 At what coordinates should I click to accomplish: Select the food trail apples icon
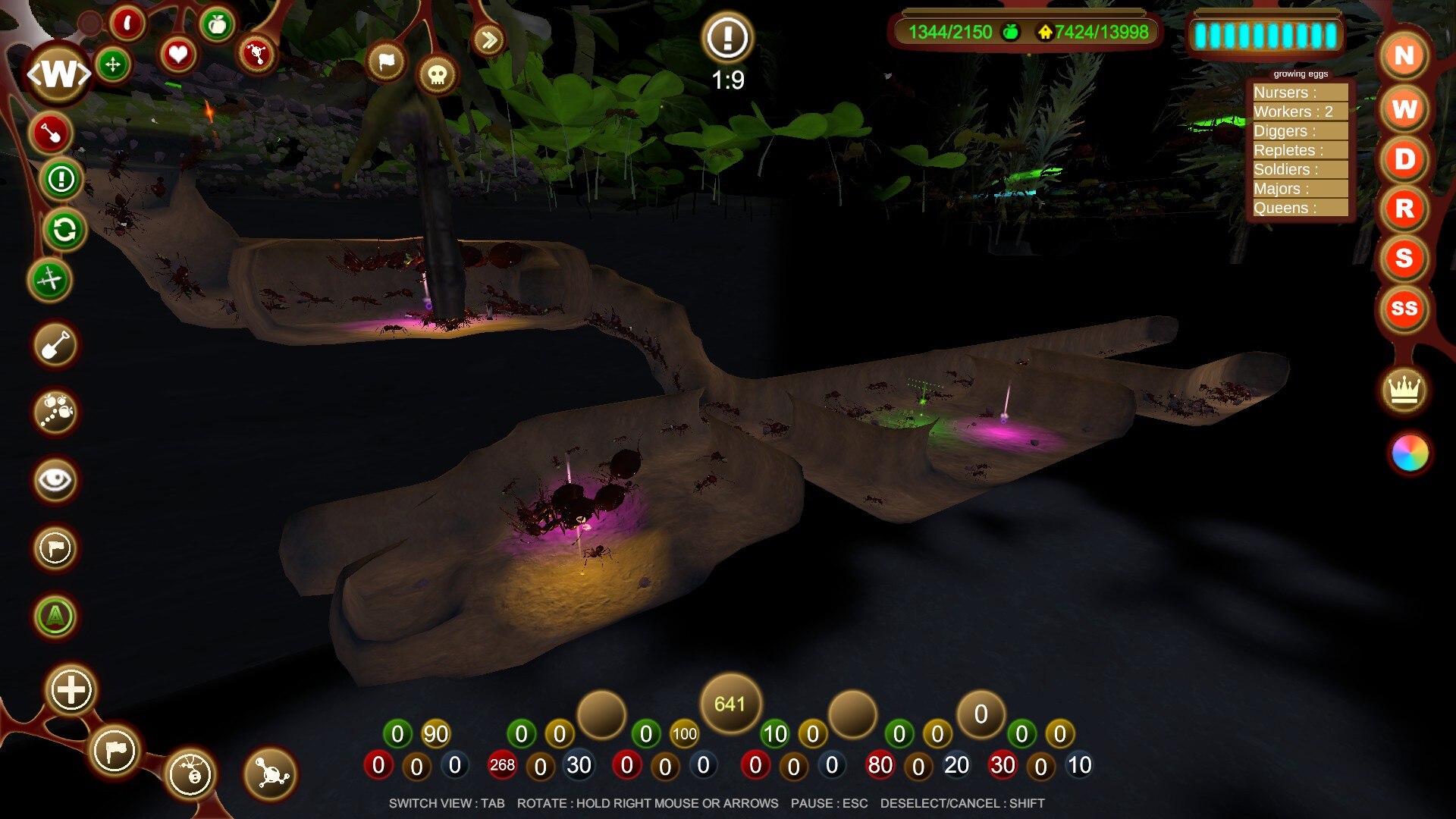coord(55,412)
